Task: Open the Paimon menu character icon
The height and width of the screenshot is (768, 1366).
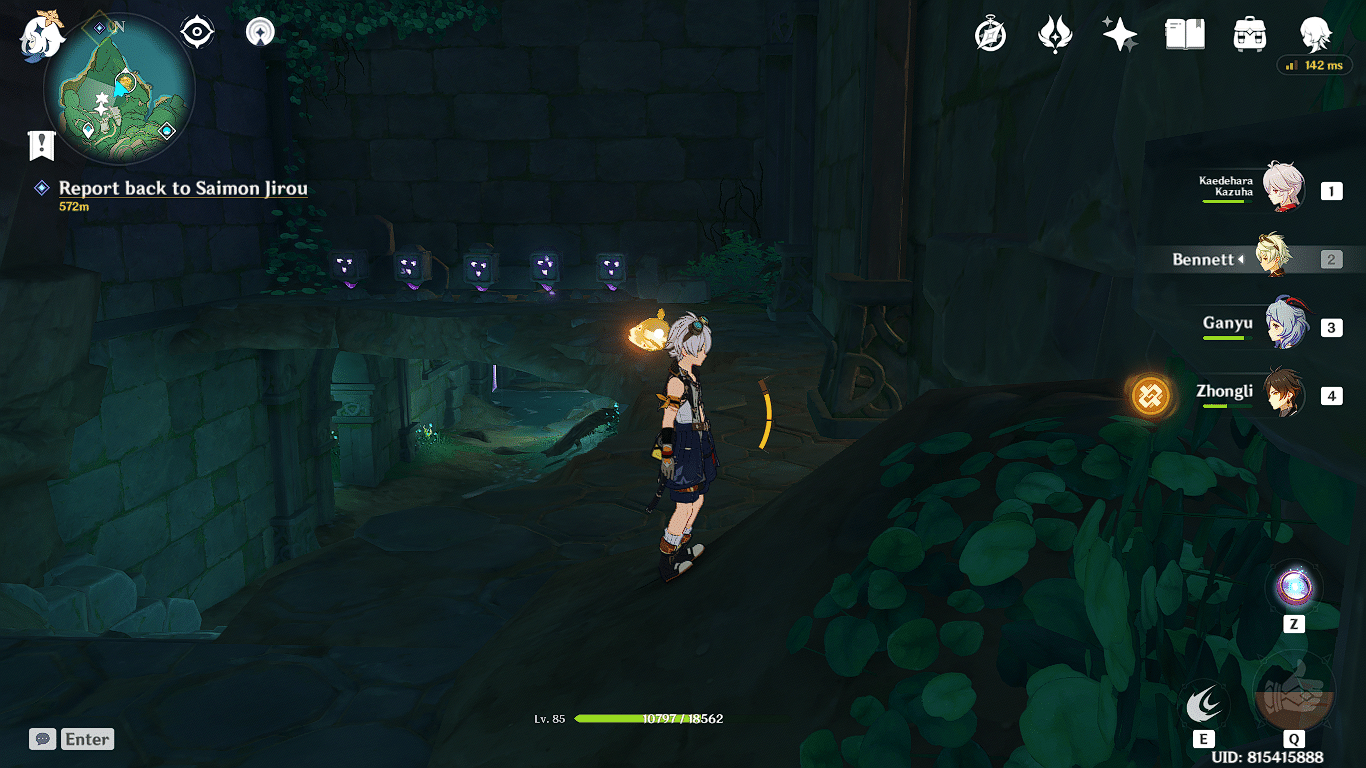Action: pyautogui.click(x=1316, y=33)
